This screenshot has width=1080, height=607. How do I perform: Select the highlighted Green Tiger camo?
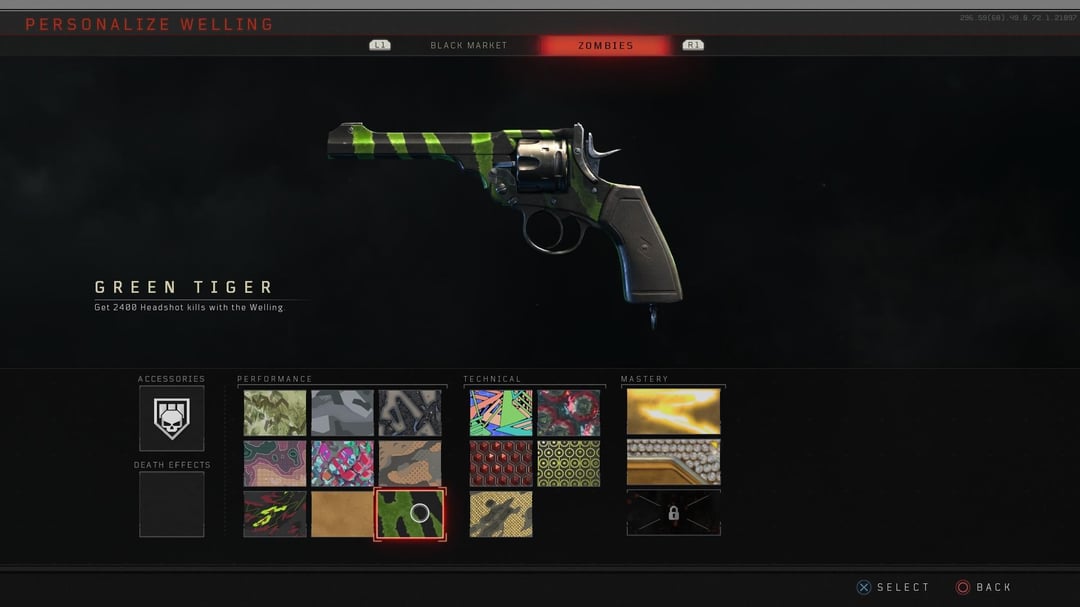[x=409, y=514]
